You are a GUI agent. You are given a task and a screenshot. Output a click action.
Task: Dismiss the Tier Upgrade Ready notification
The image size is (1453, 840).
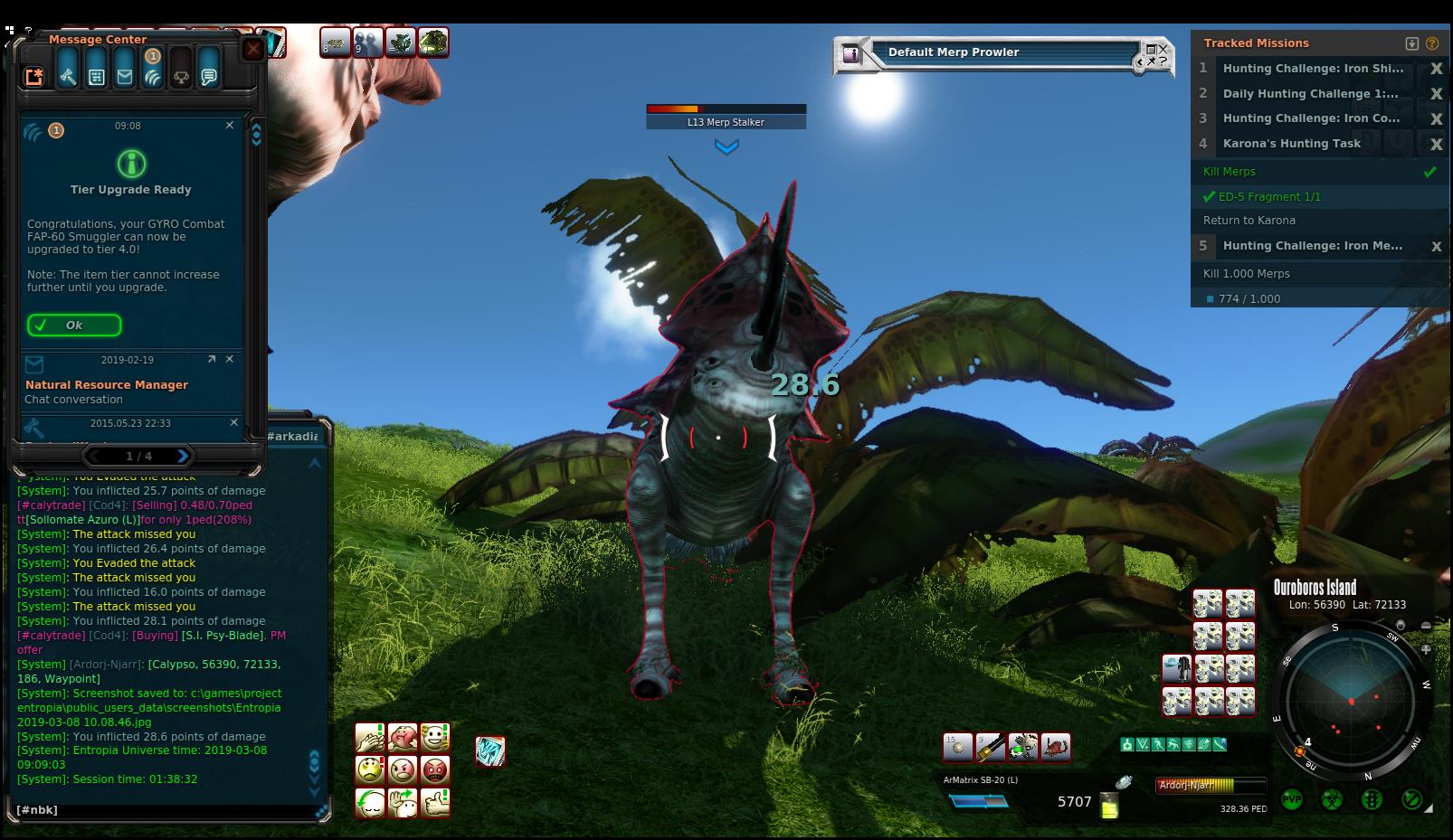pyautogui.click(x=230, y=126)
